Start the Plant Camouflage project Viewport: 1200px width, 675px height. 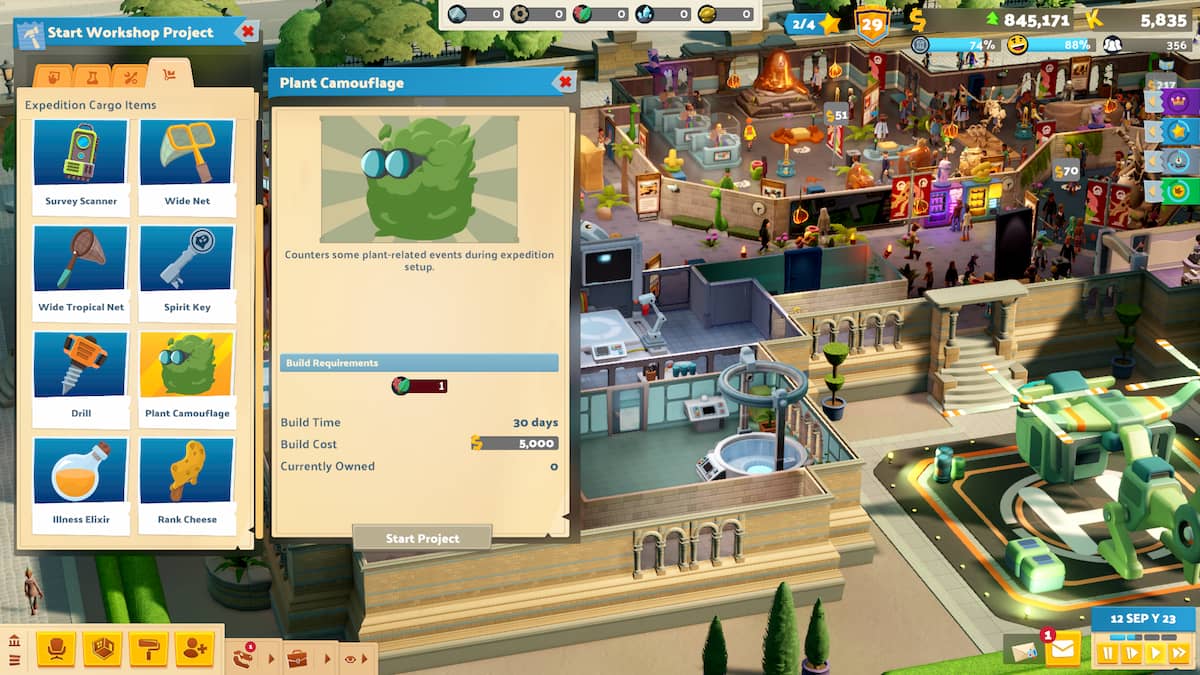(x=422, y=538)
